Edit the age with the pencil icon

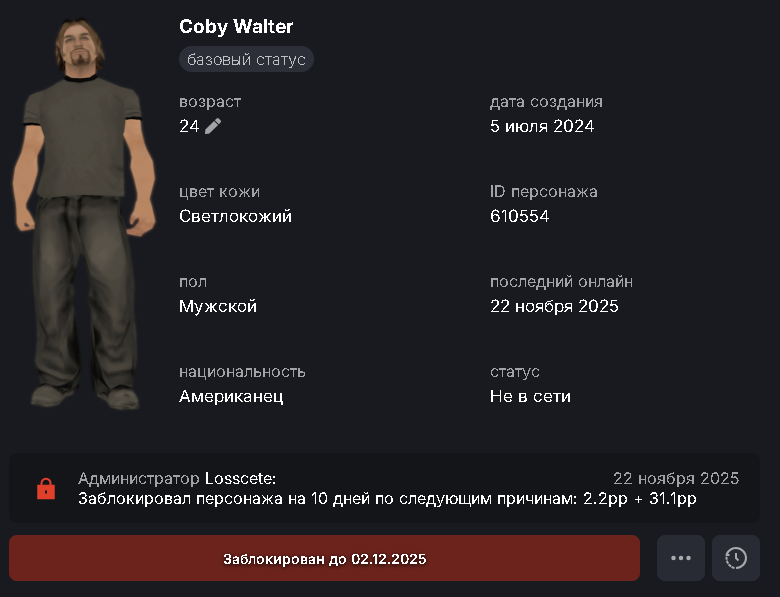point(213,126)
